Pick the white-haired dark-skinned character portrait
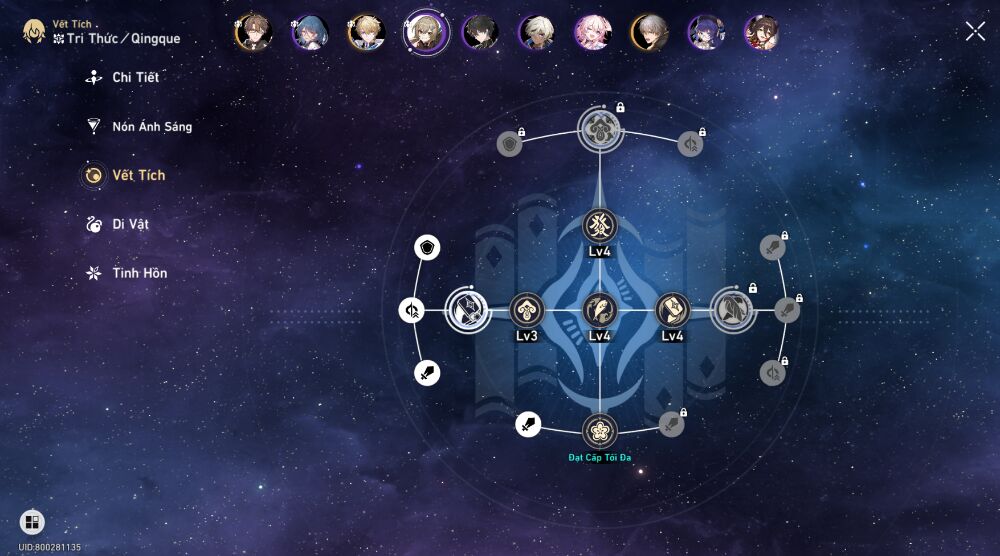1000x556 pixels. click(536, 32)
